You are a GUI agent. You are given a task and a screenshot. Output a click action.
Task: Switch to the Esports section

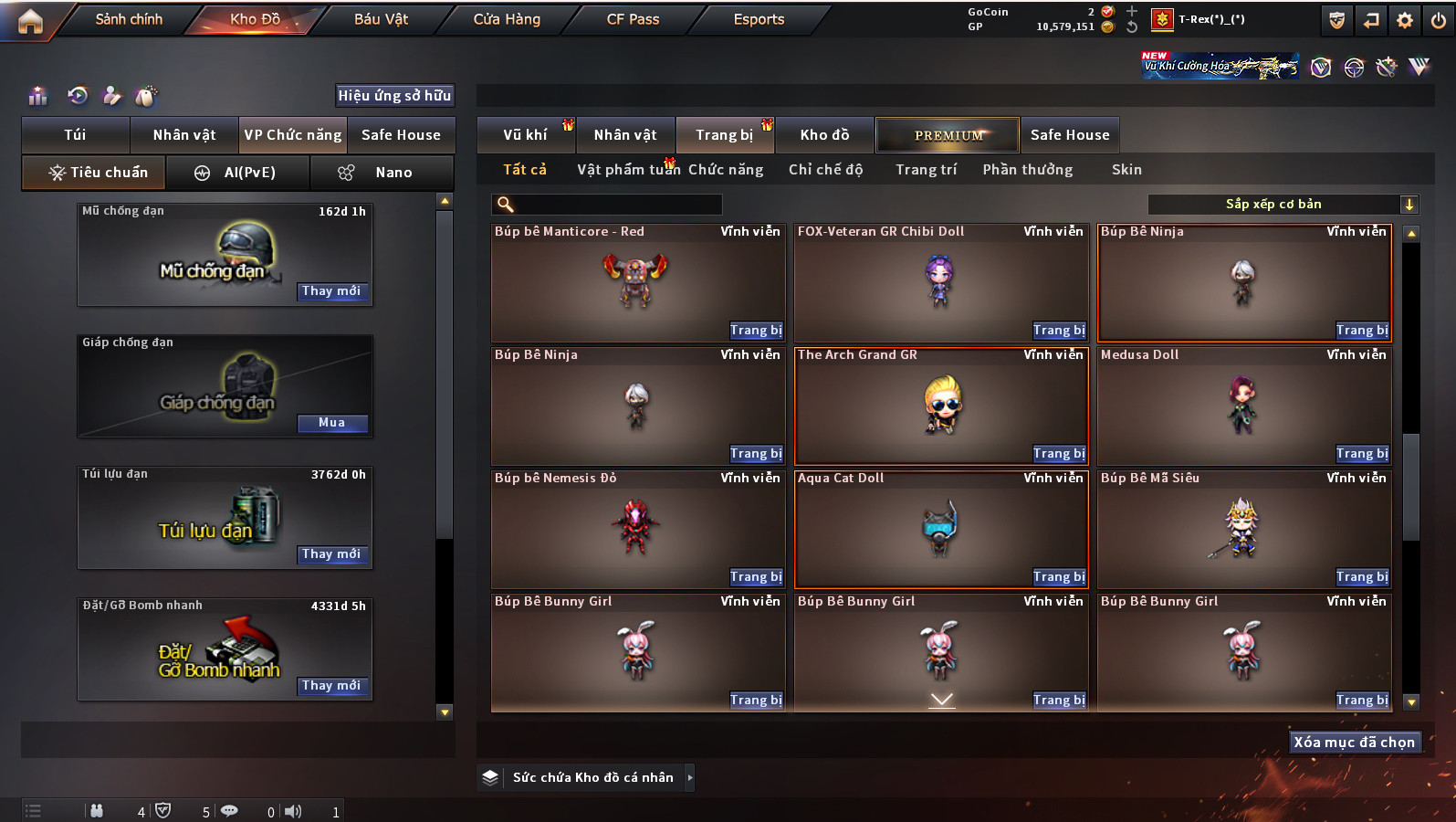click(759, 19)
